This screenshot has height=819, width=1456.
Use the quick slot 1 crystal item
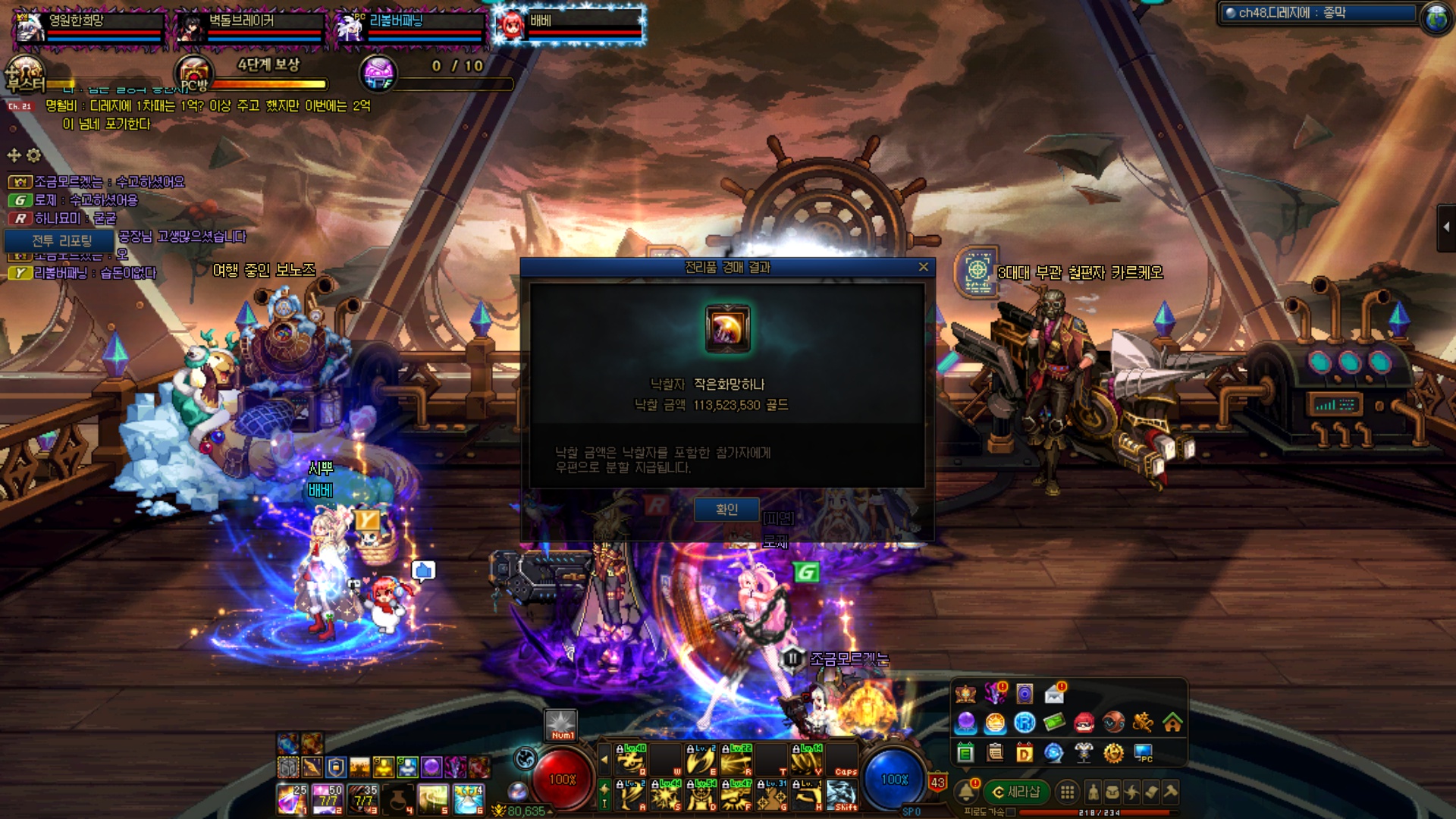[x=290, y=799]
